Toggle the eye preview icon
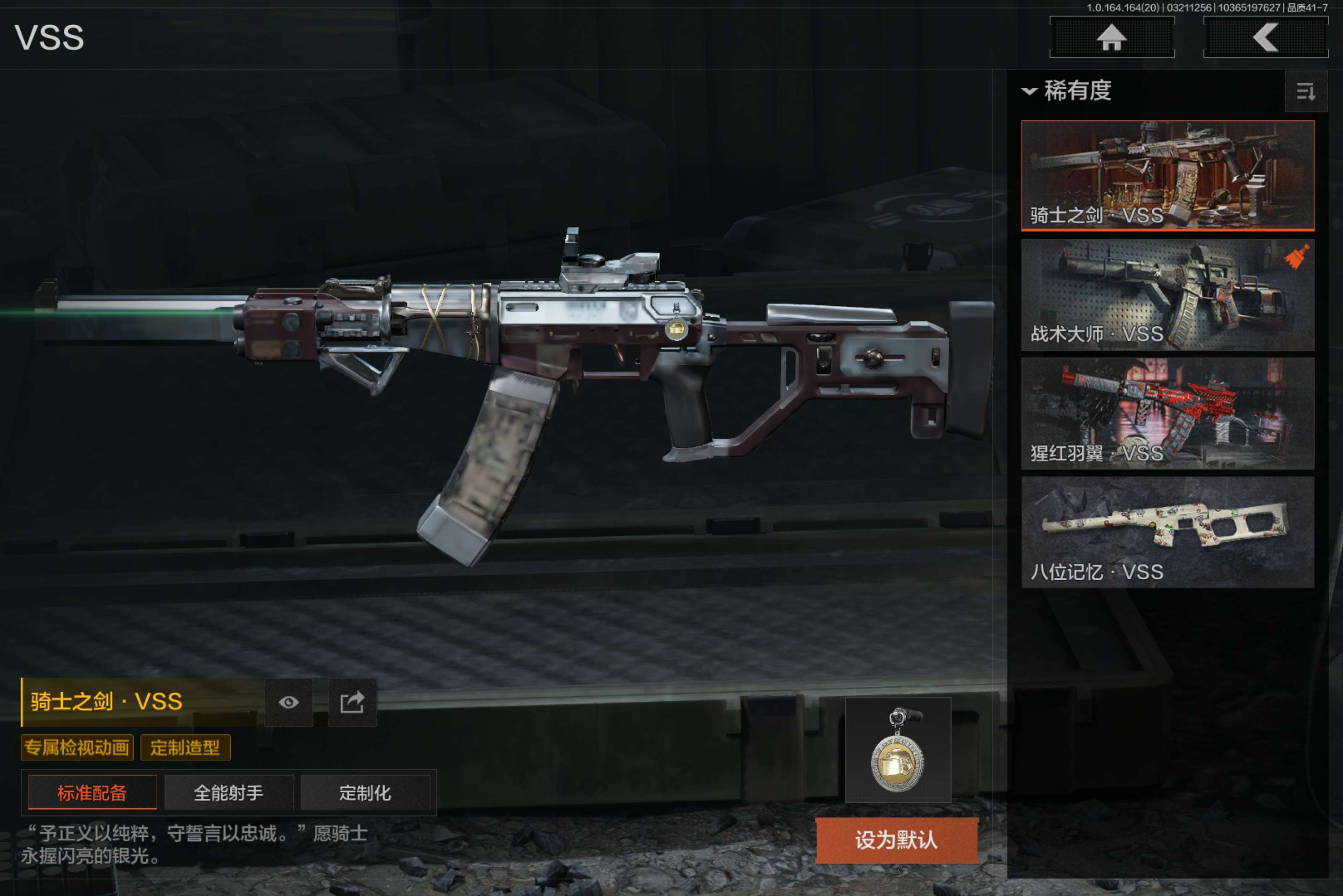1343x896 pixels. pos(289,702)
